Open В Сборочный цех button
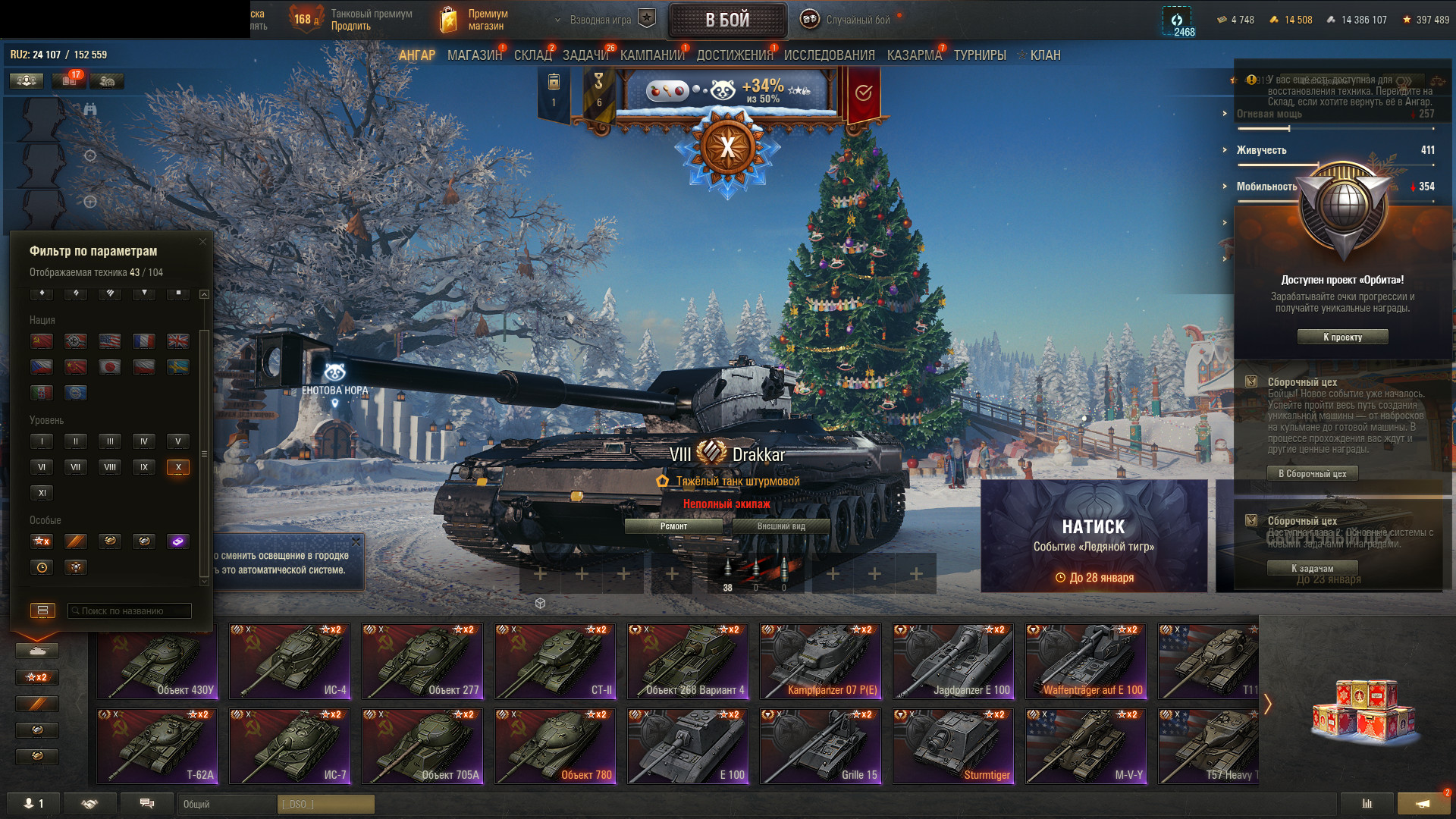This screenshot has width=1456, height=819. (x=1312, y=474)
